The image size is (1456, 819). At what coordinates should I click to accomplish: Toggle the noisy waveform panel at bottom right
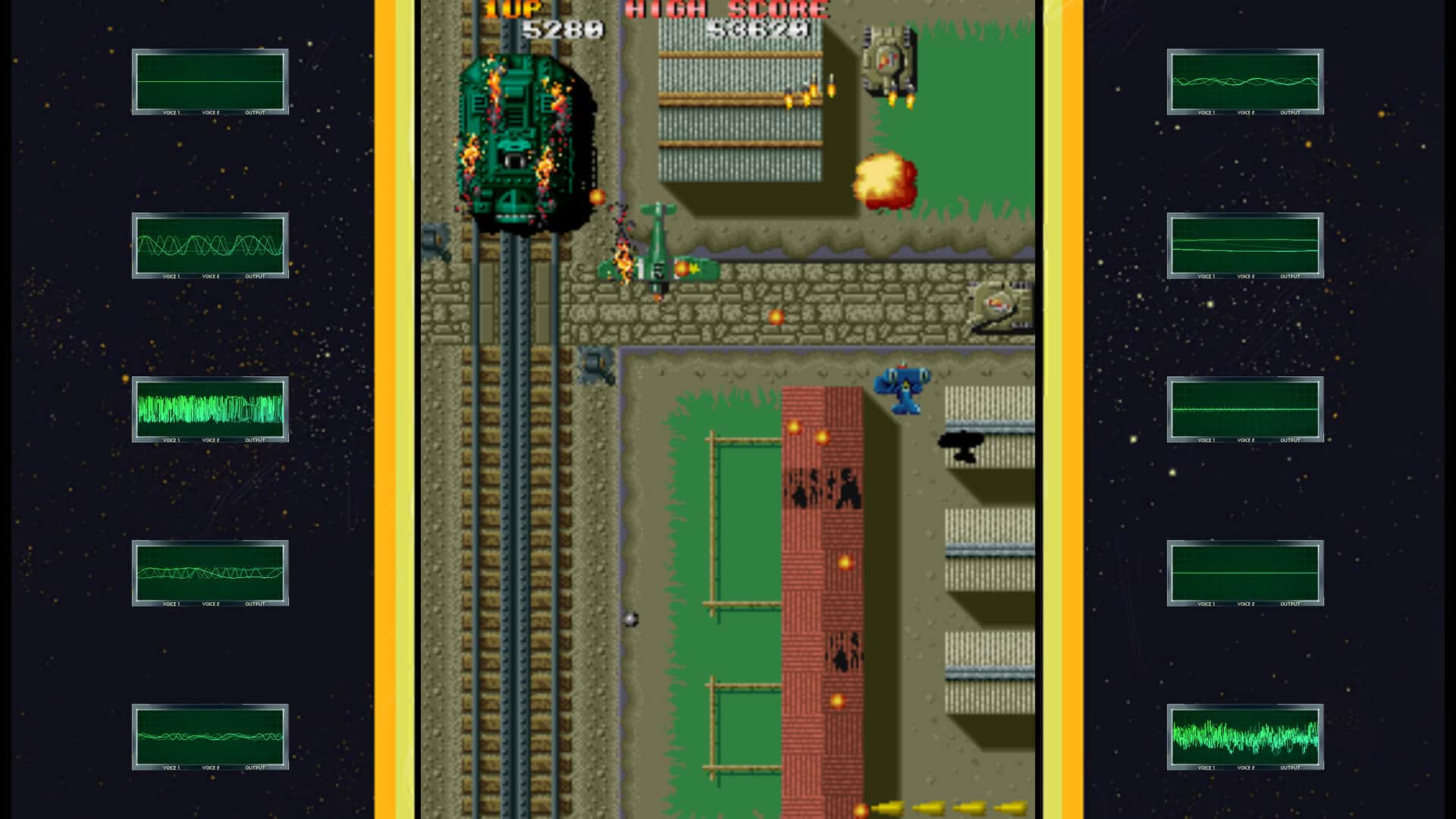(x=1244, y=737)
